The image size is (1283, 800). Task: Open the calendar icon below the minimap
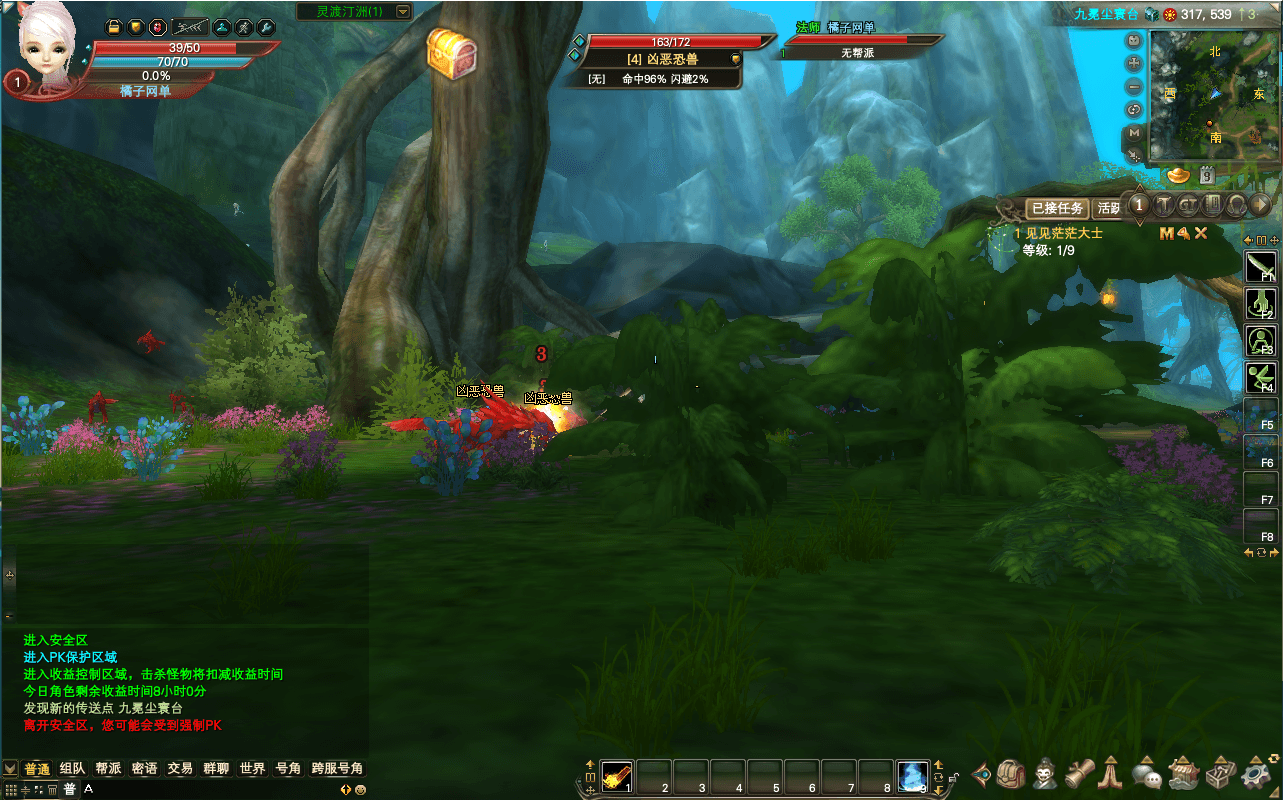(1207, 175)
